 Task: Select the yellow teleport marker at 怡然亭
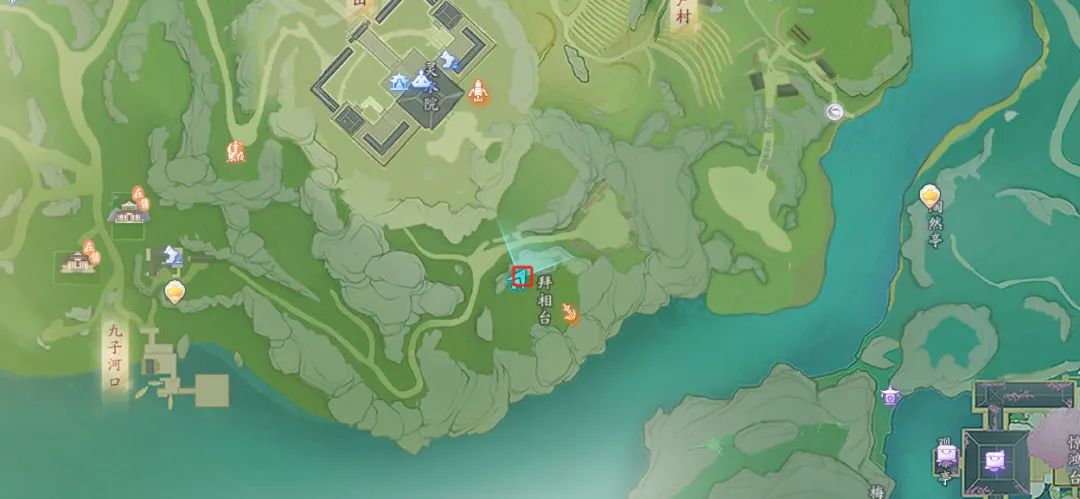click(930, 196)
